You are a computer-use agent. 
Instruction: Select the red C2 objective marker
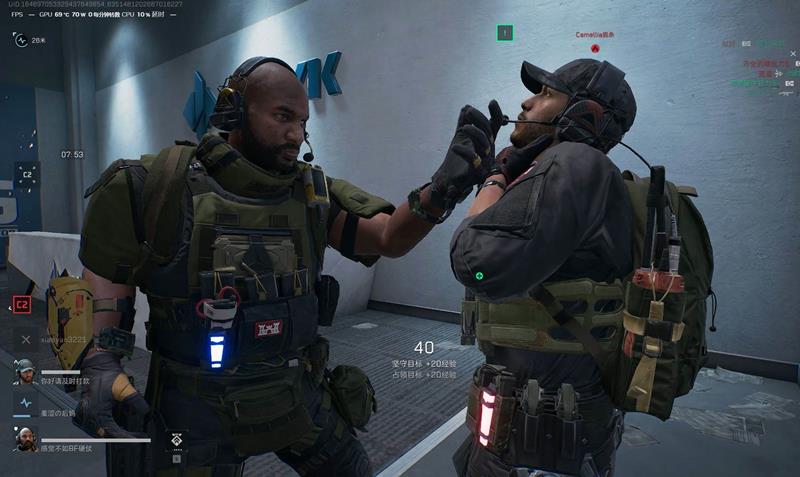point(21,304)
